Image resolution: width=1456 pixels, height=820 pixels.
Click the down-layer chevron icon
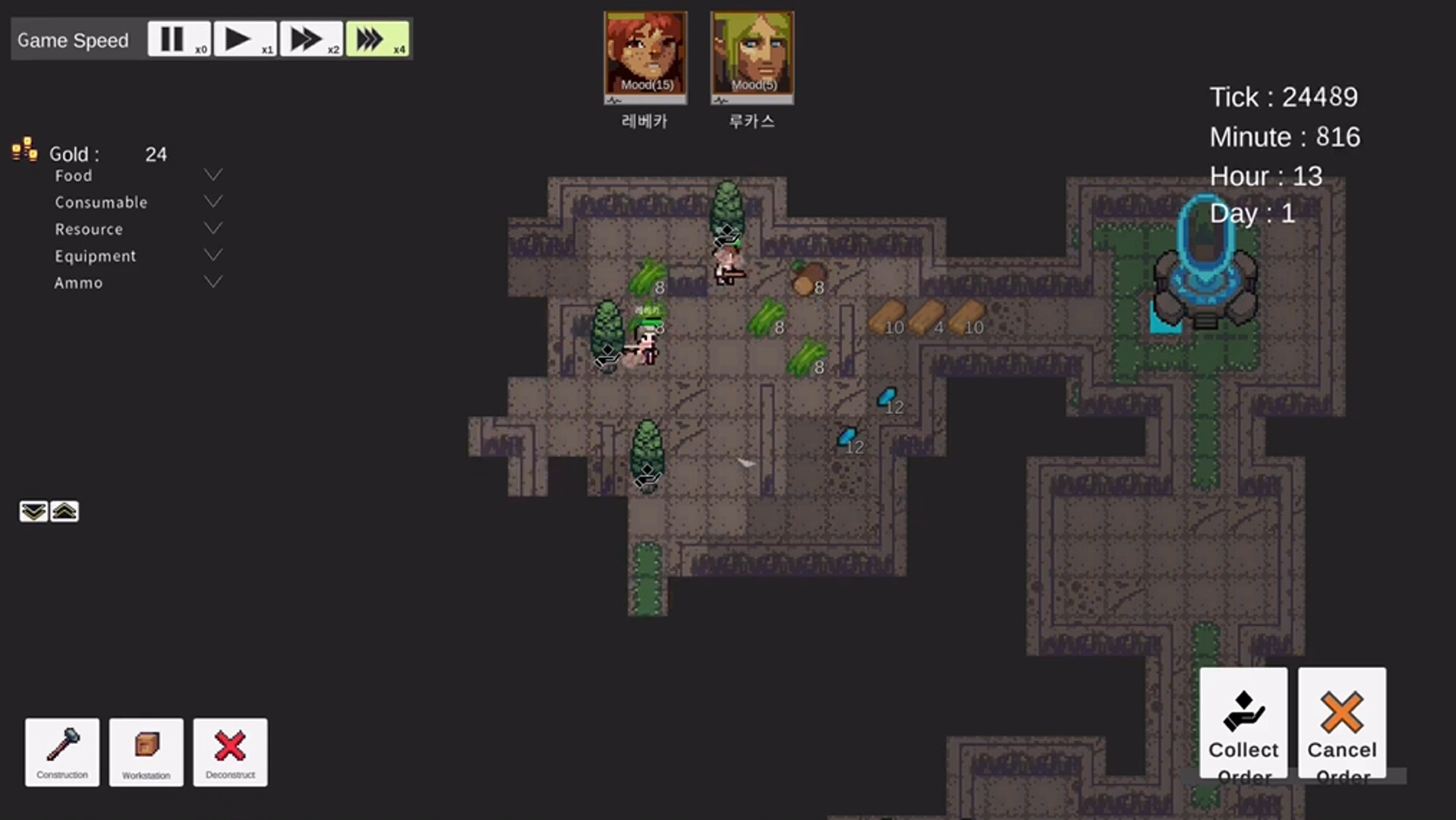(x=33, y=511)
